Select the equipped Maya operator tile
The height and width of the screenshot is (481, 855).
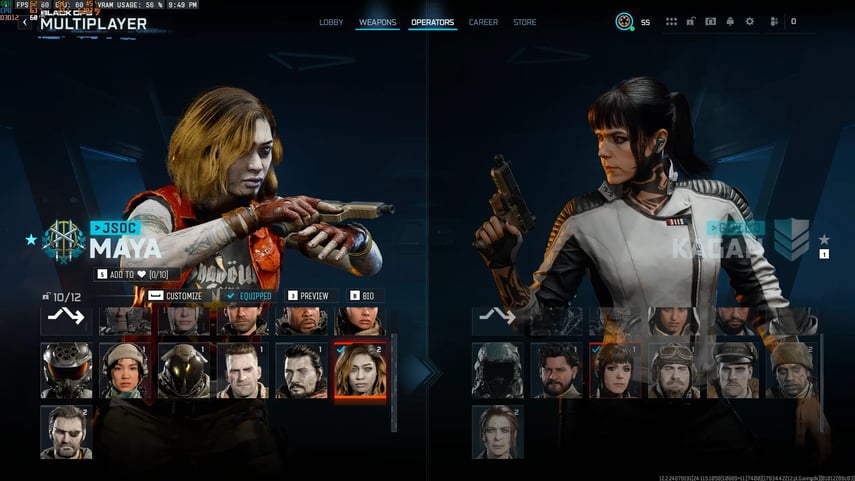(x=359, y=371)
